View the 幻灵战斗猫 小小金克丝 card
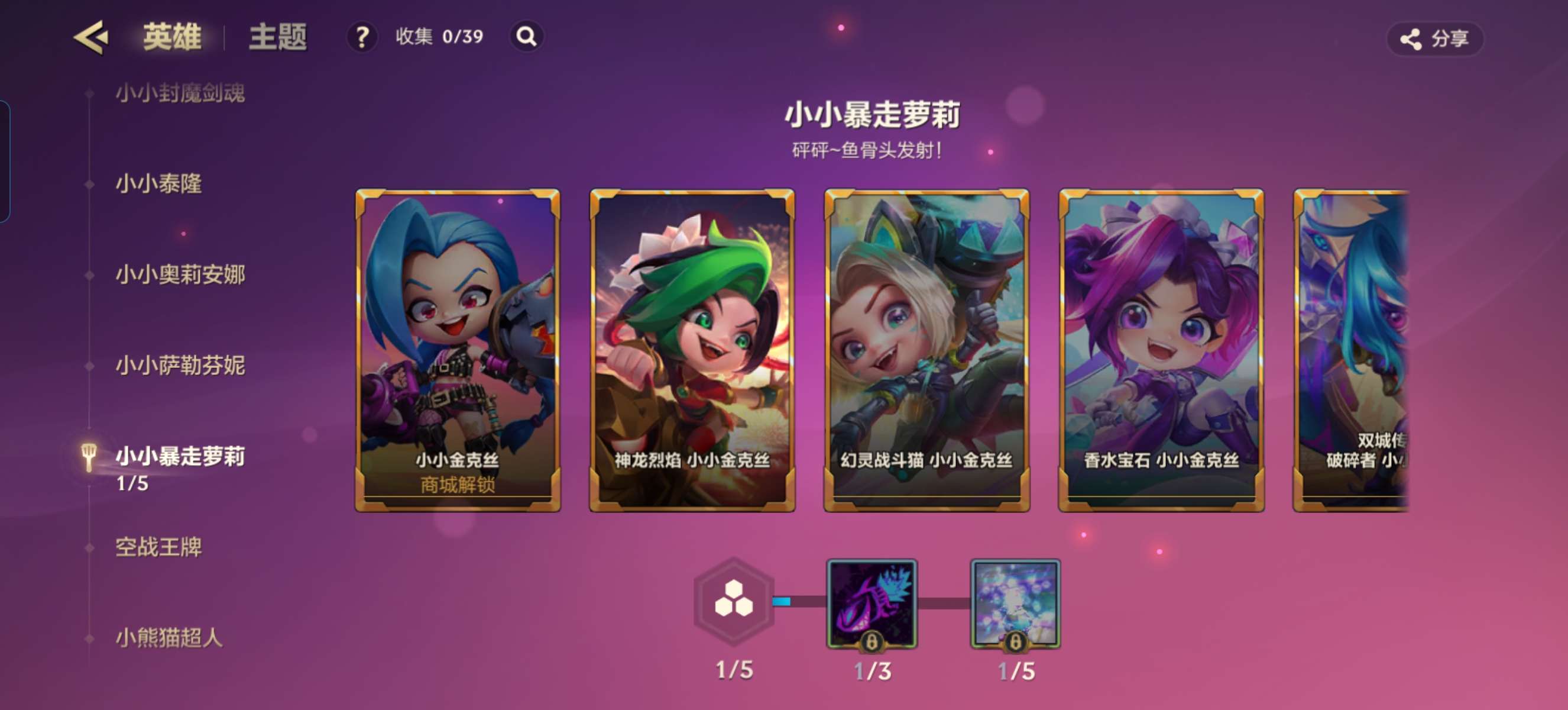Screen dimensions: 1568x710 point(926,350)
